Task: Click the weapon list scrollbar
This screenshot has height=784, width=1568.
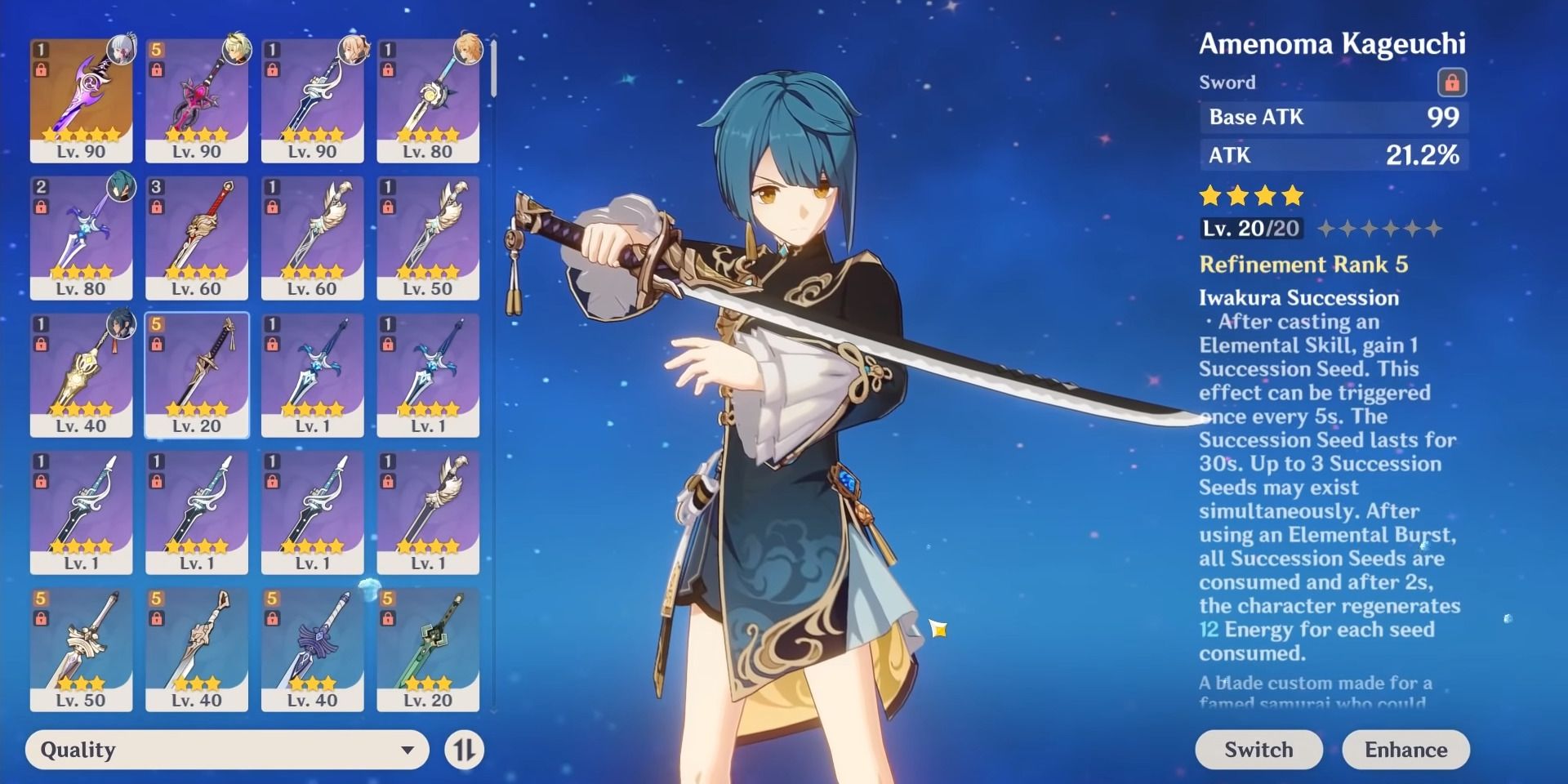Action: 493,69
